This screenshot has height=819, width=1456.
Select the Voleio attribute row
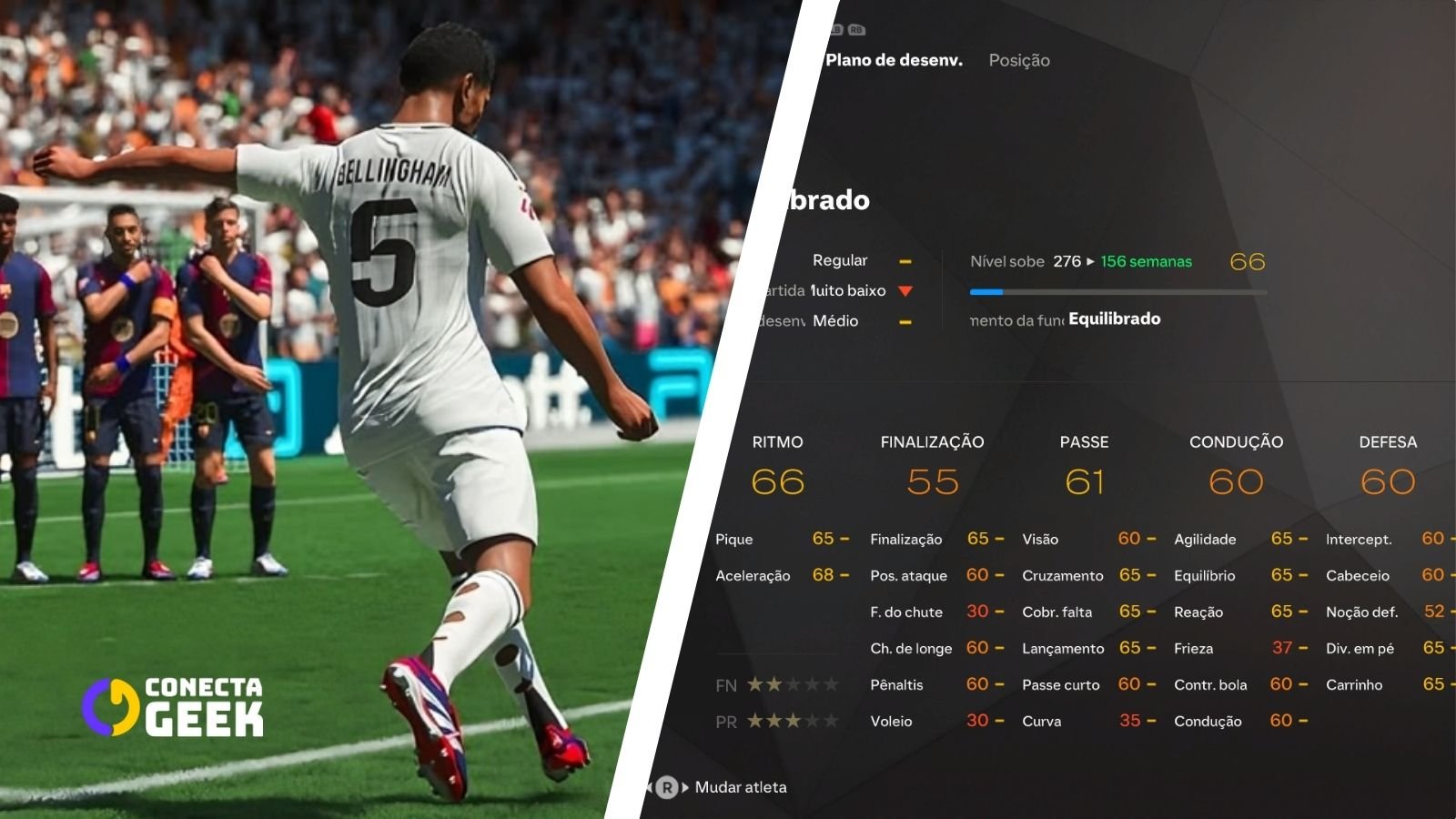point(935,721)
